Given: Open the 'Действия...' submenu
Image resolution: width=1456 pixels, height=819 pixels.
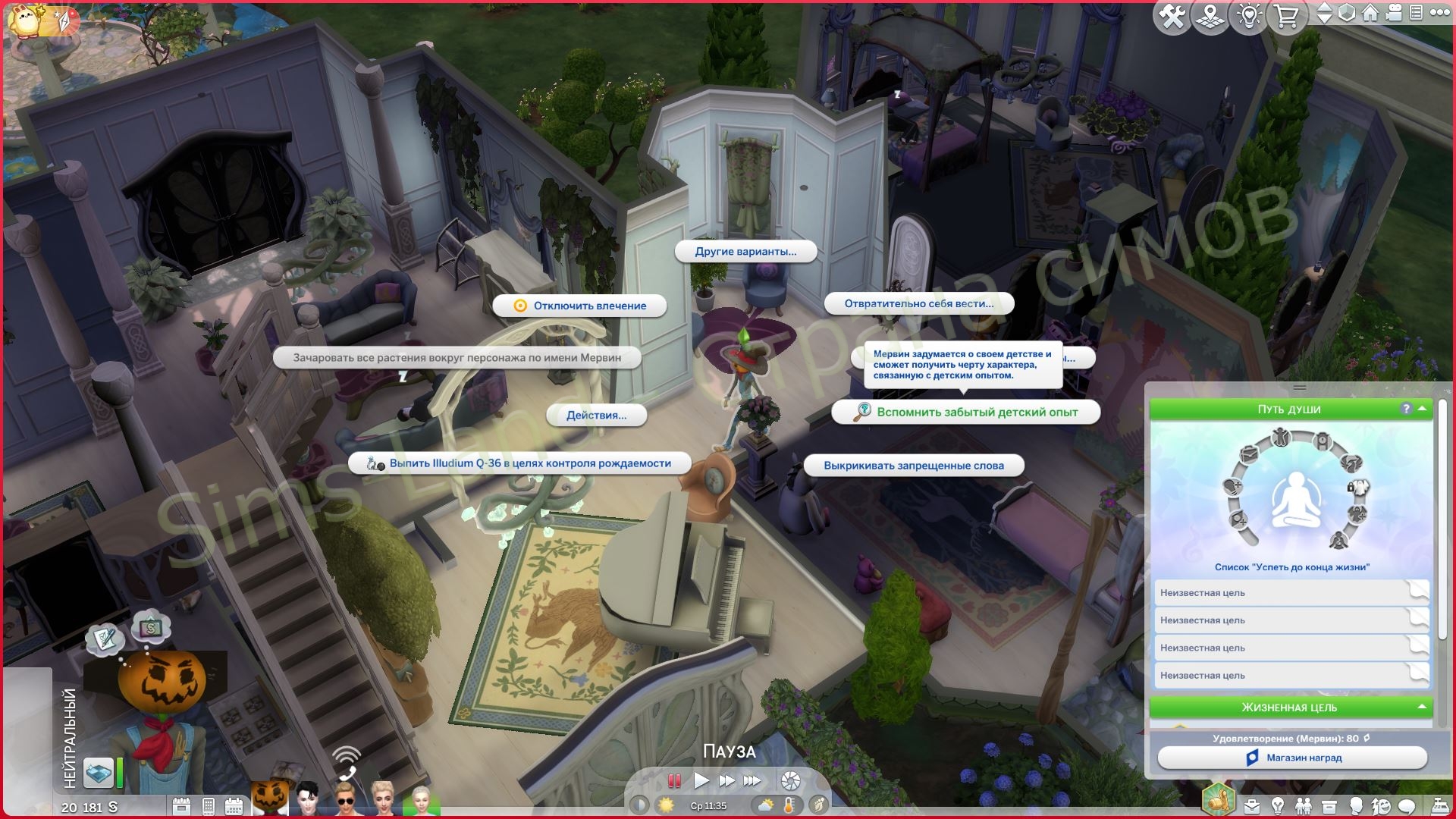Looking at the screenshot, I should (x=596, y=415).
